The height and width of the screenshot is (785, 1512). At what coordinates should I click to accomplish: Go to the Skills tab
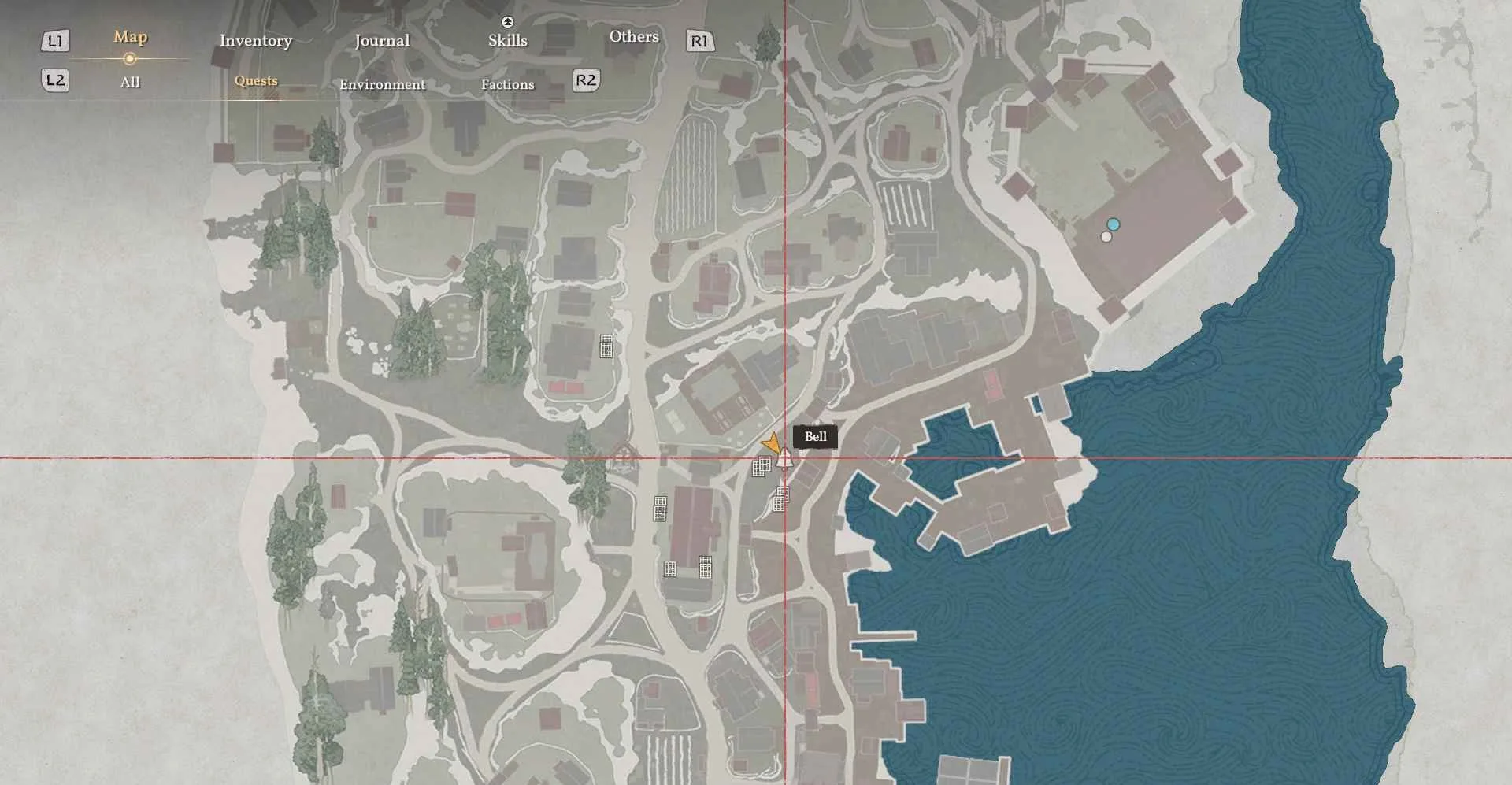[x=507, y=40]
